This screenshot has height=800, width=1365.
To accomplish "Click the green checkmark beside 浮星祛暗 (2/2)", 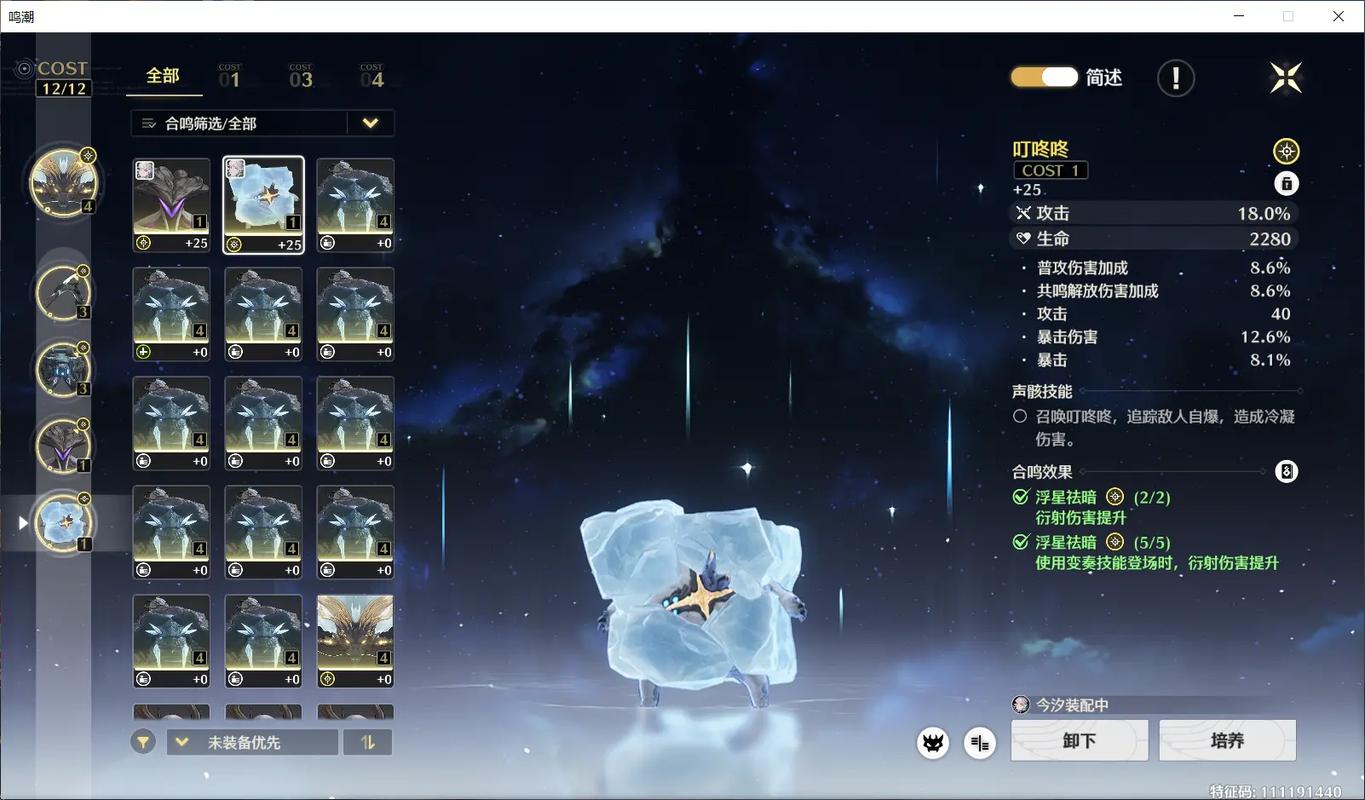I will point(1020,496).
